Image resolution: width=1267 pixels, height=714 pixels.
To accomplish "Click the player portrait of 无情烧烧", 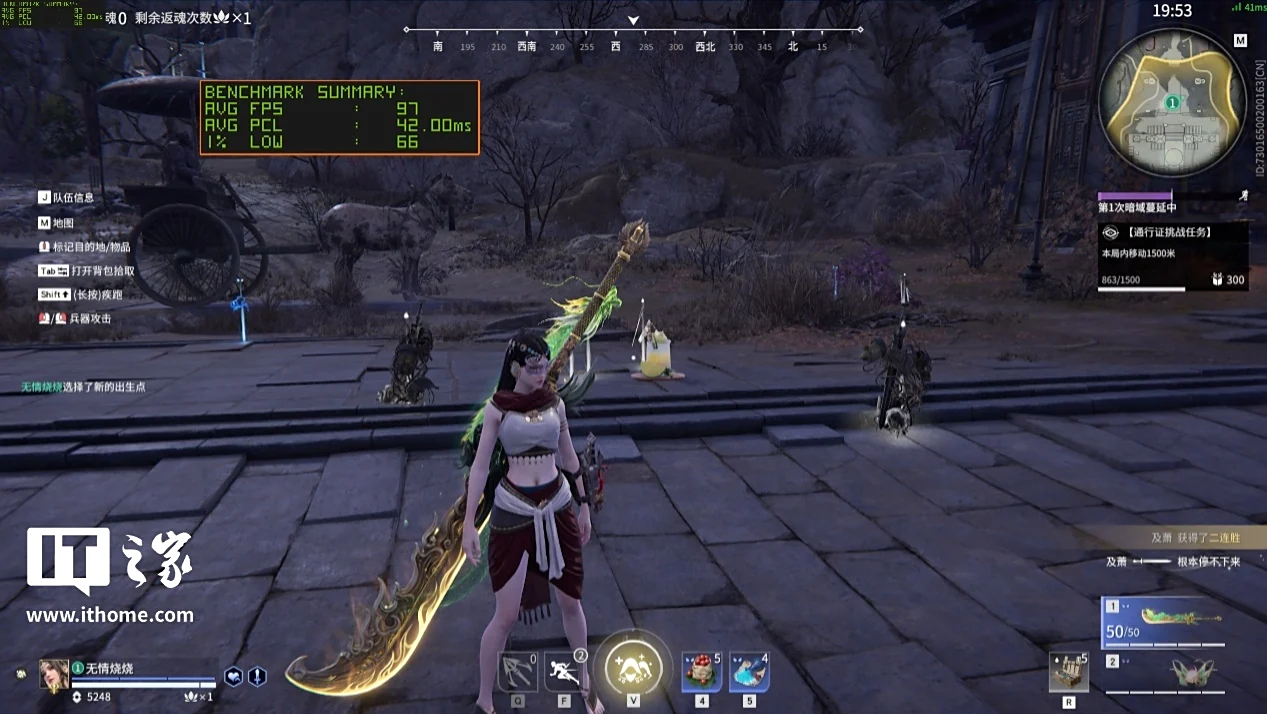I will 54,674.
